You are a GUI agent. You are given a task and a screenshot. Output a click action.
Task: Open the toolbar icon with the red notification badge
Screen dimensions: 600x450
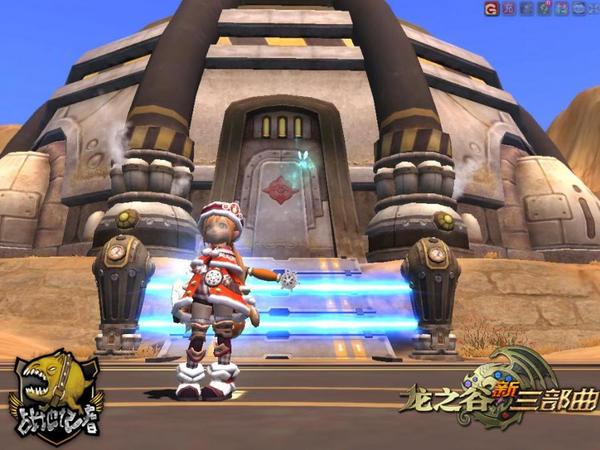[x=544, y=9]
